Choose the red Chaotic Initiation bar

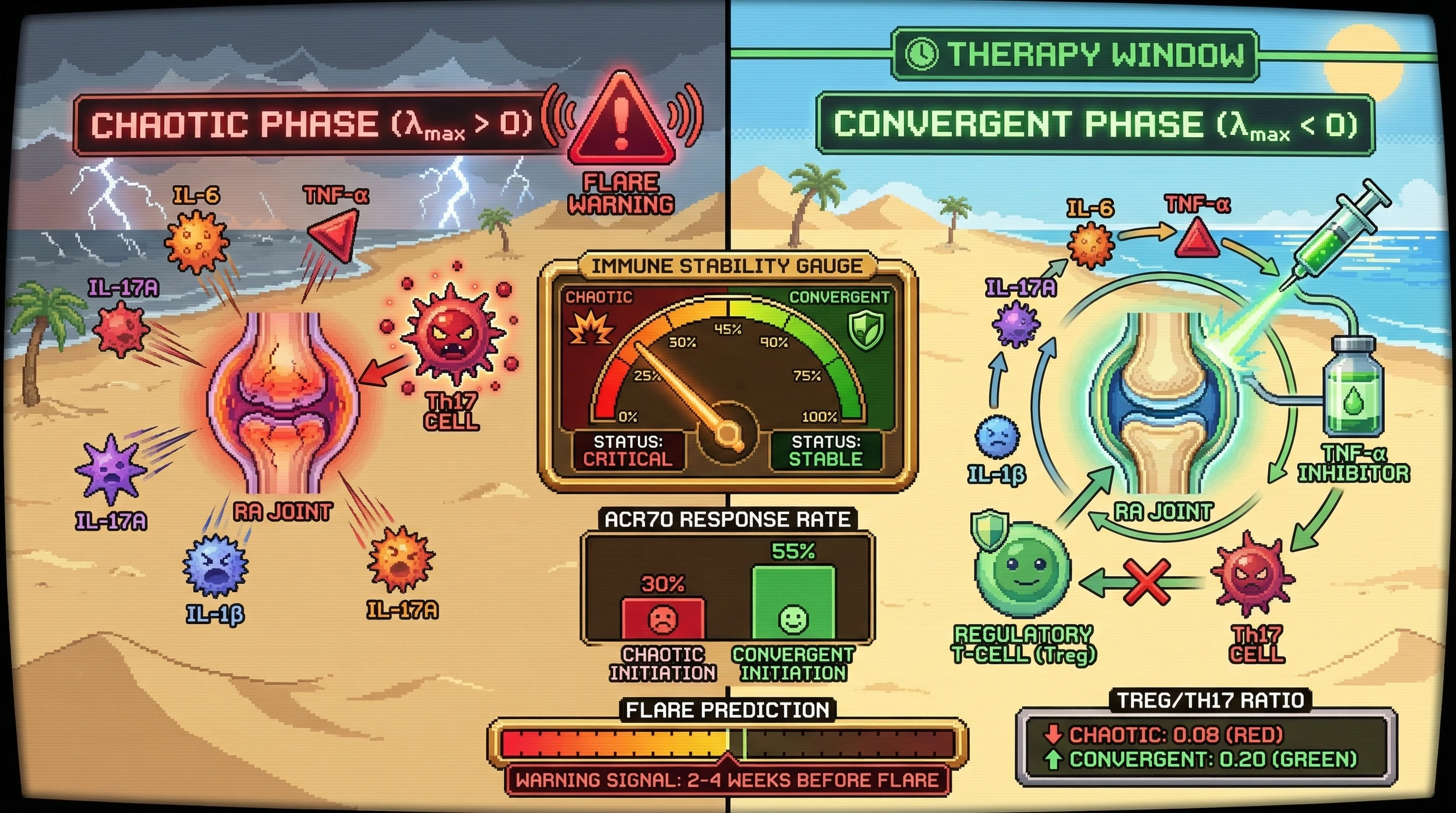(662, 618)
